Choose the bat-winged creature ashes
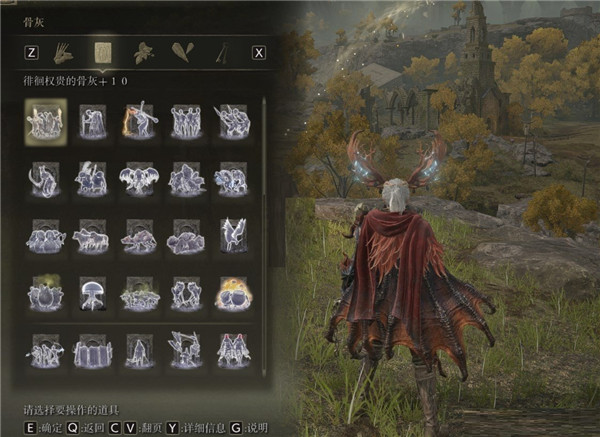This screenshot has height=437, width=600. click(x=139, y=179)
